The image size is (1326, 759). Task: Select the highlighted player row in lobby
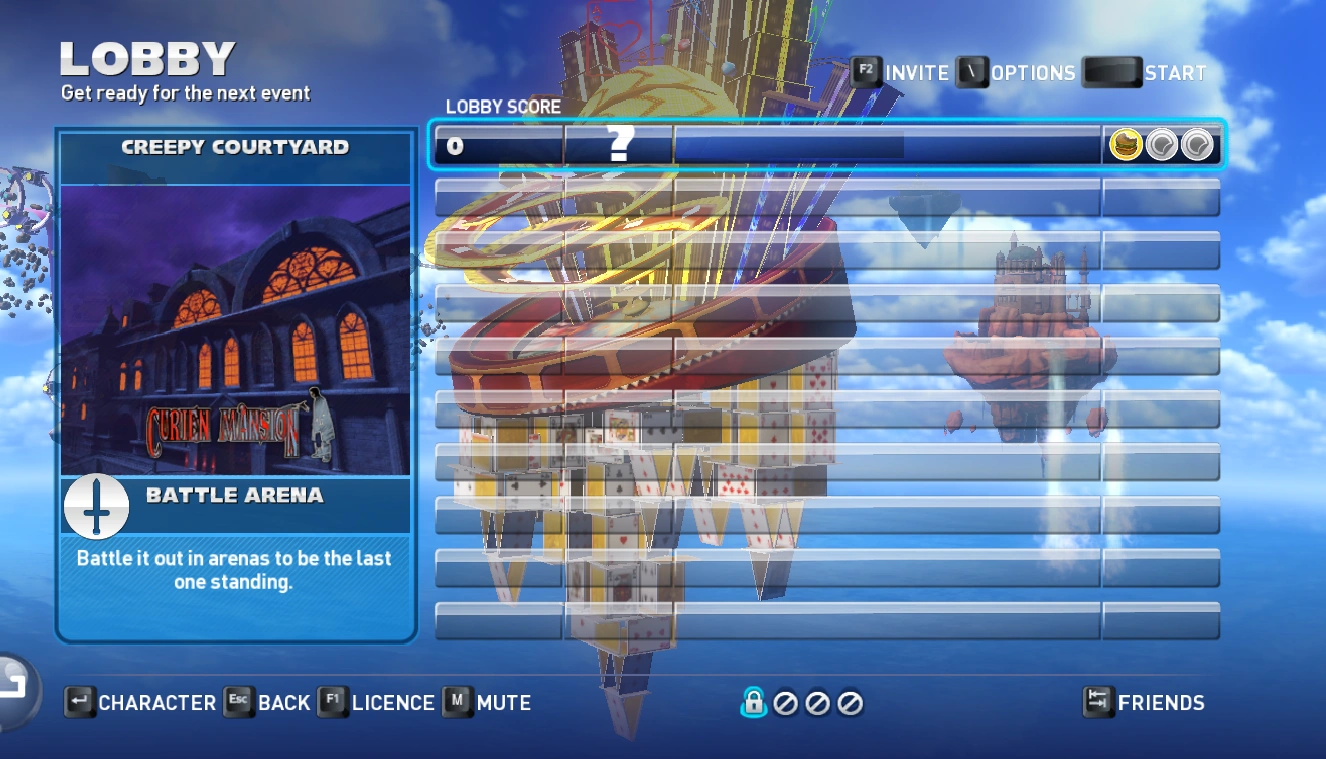[826, 146]
